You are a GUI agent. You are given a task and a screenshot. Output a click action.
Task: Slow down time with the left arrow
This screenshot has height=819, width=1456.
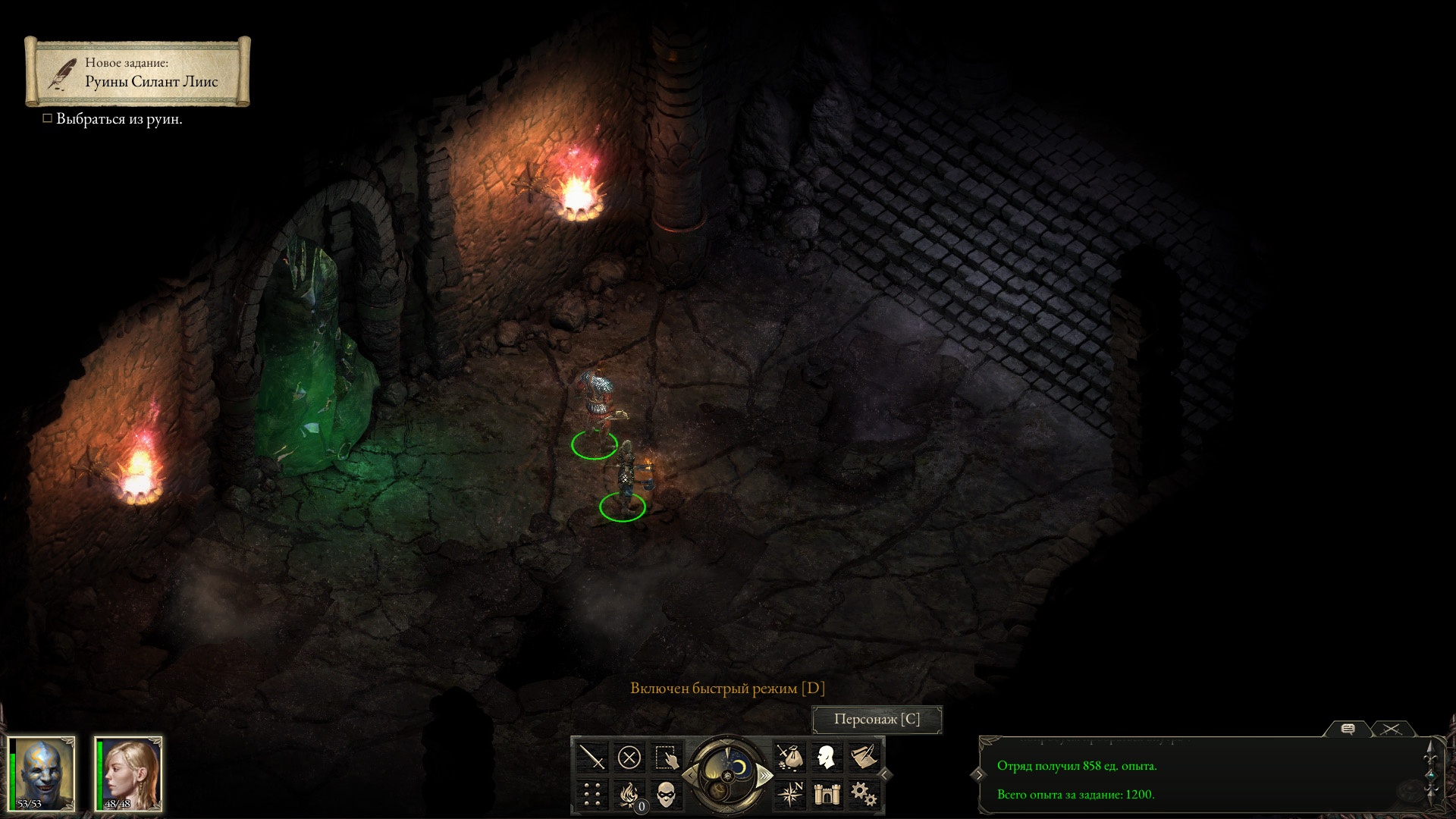coord(691,775)
